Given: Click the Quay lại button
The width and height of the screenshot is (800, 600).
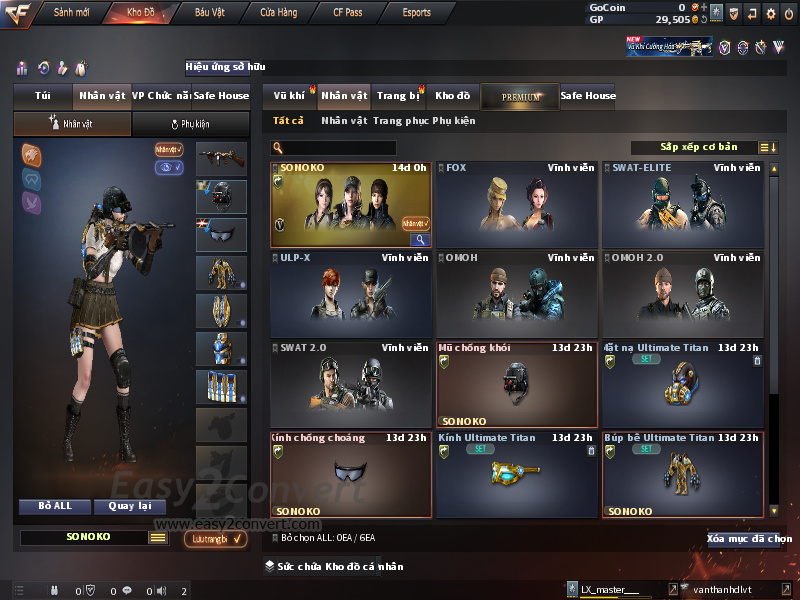Looking at the screenshot, I should coord(130,506).
